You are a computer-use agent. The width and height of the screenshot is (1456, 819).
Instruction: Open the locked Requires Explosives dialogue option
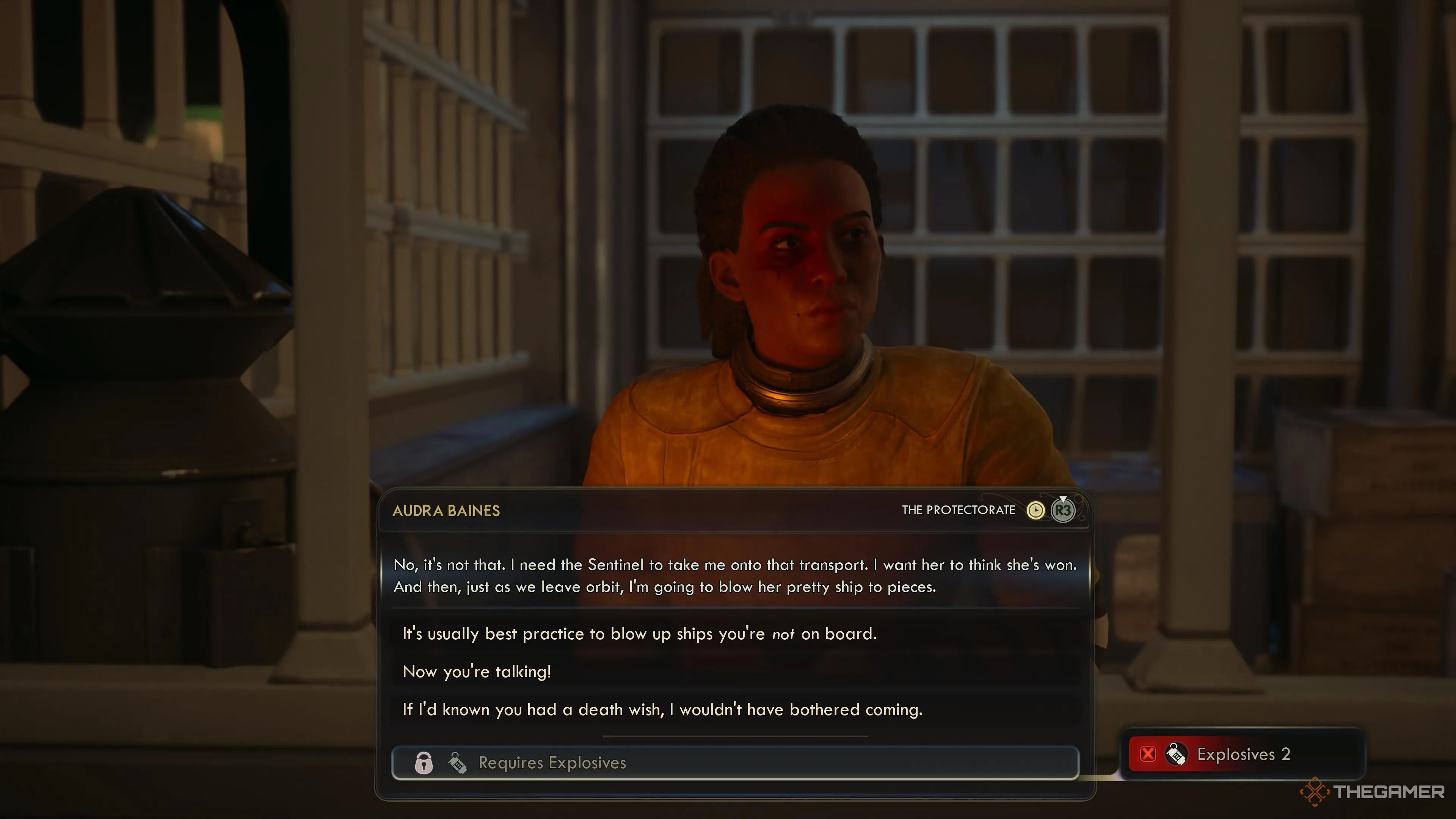coord(735,763)
